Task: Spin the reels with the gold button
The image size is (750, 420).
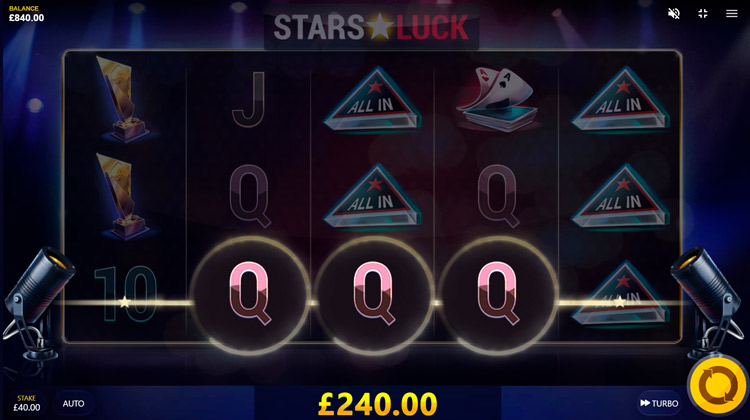Action: point(718,385)
